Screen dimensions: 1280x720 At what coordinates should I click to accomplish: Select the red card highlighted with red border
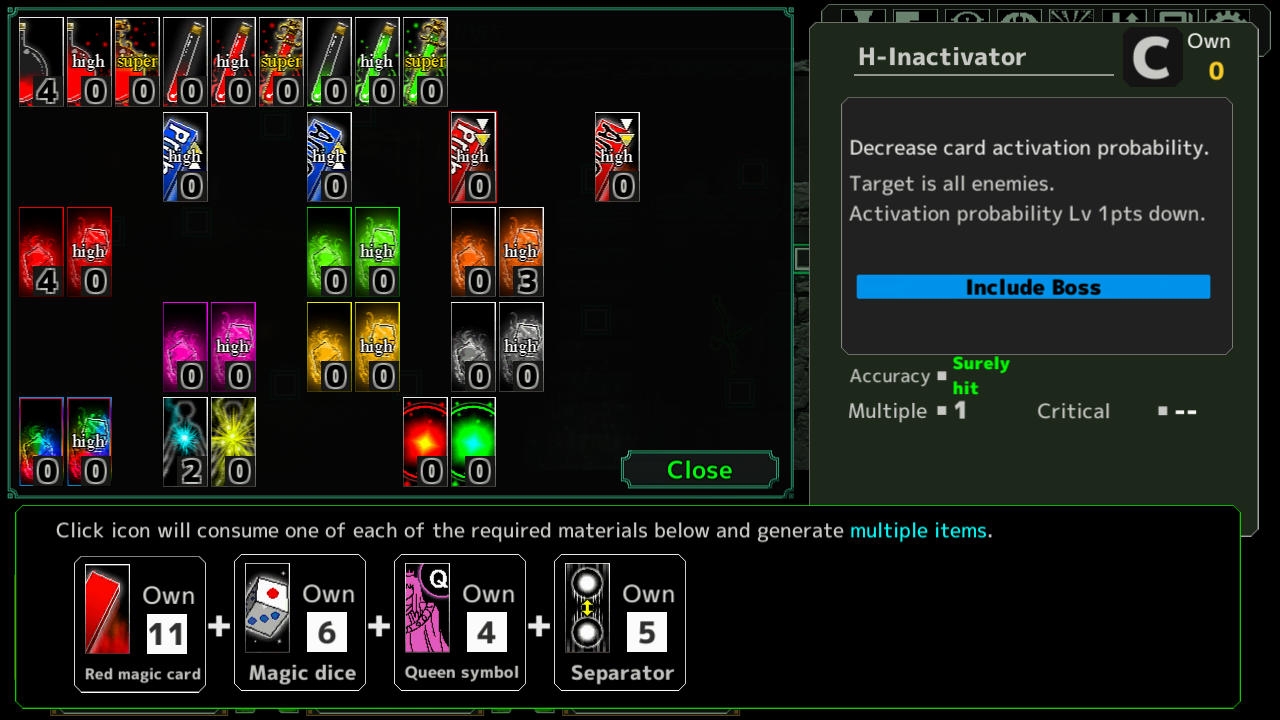(473, 157)
